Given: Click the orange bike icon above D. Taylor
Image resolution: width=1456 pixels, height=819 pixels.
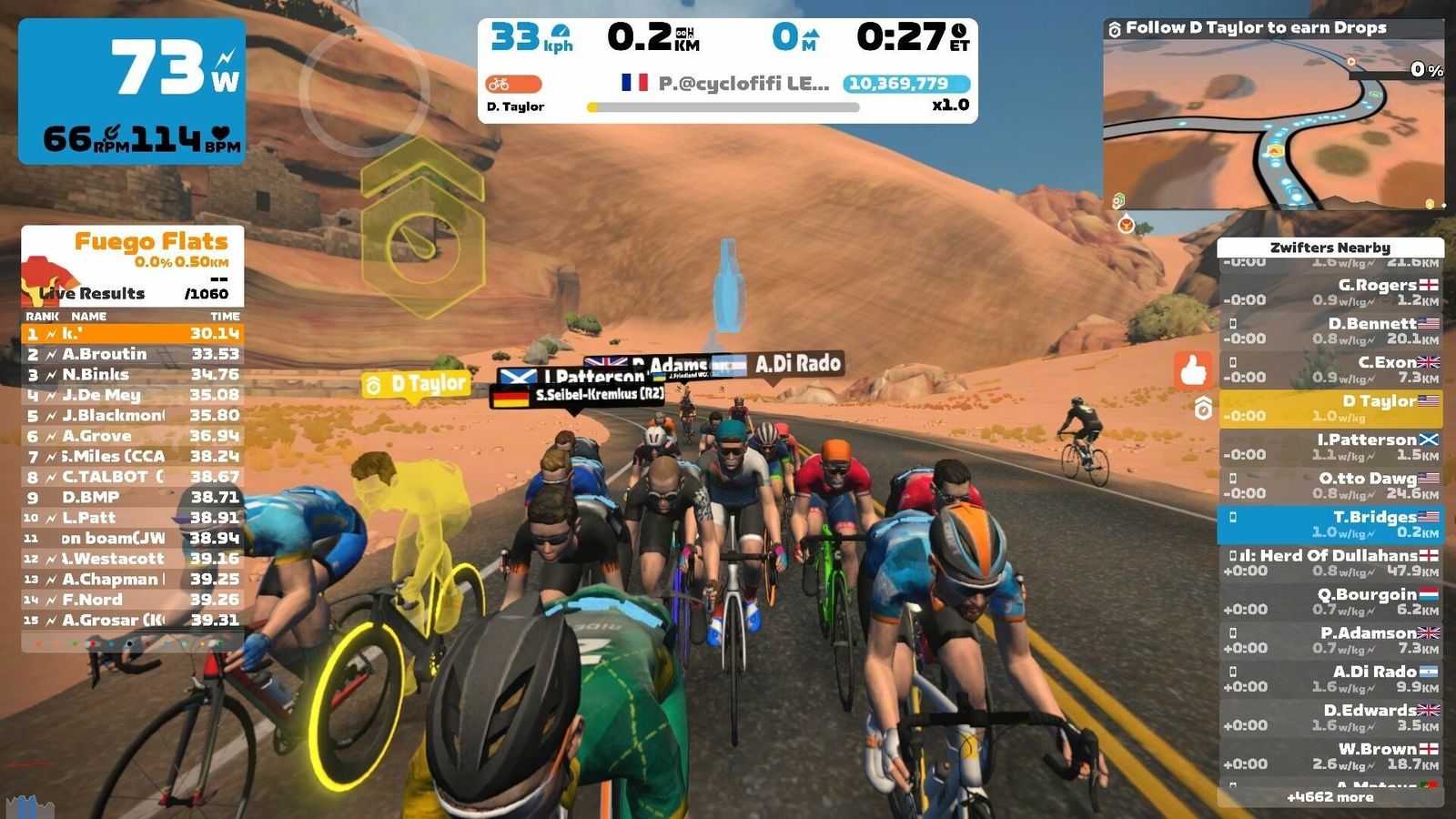Looking at the screenshot, I should (x=513, y=85).
